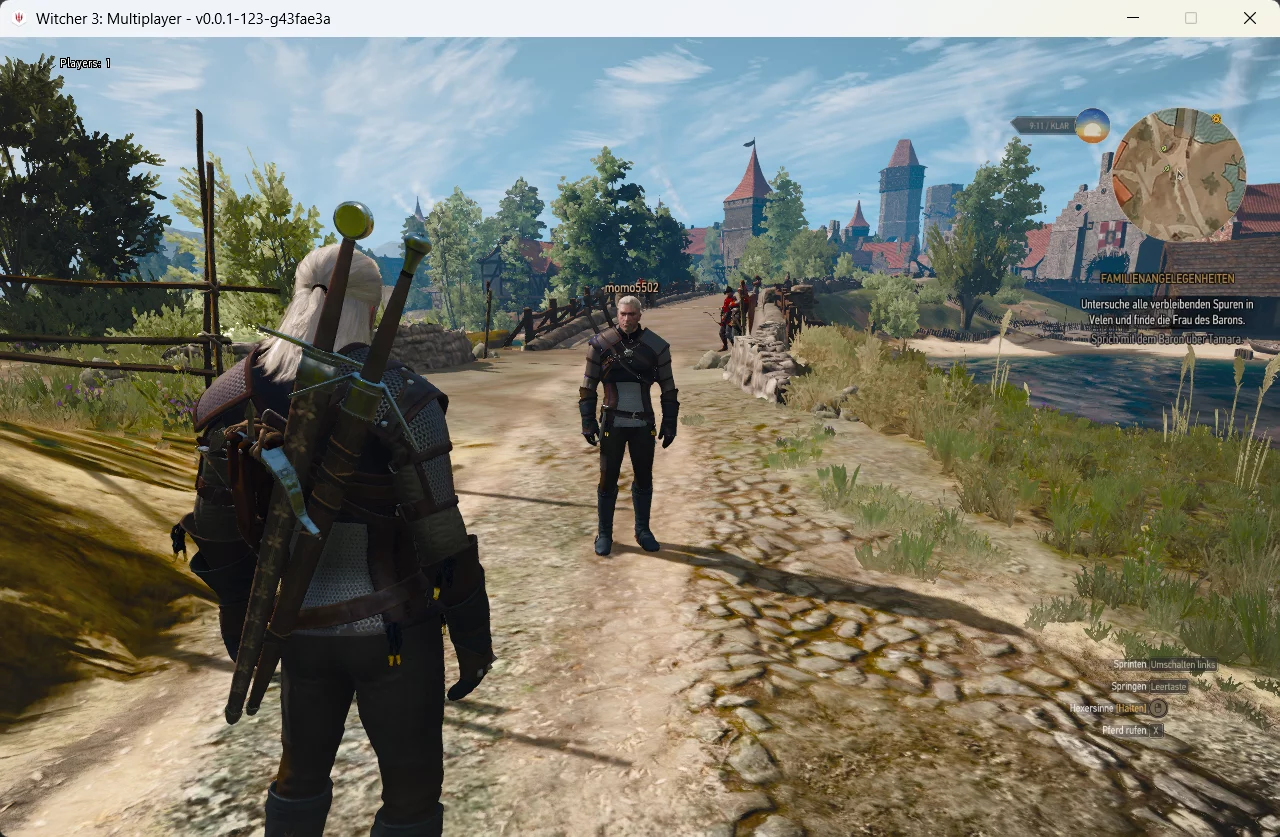Click the circular minimap

pyautogui.click(x=1179, y=175)
